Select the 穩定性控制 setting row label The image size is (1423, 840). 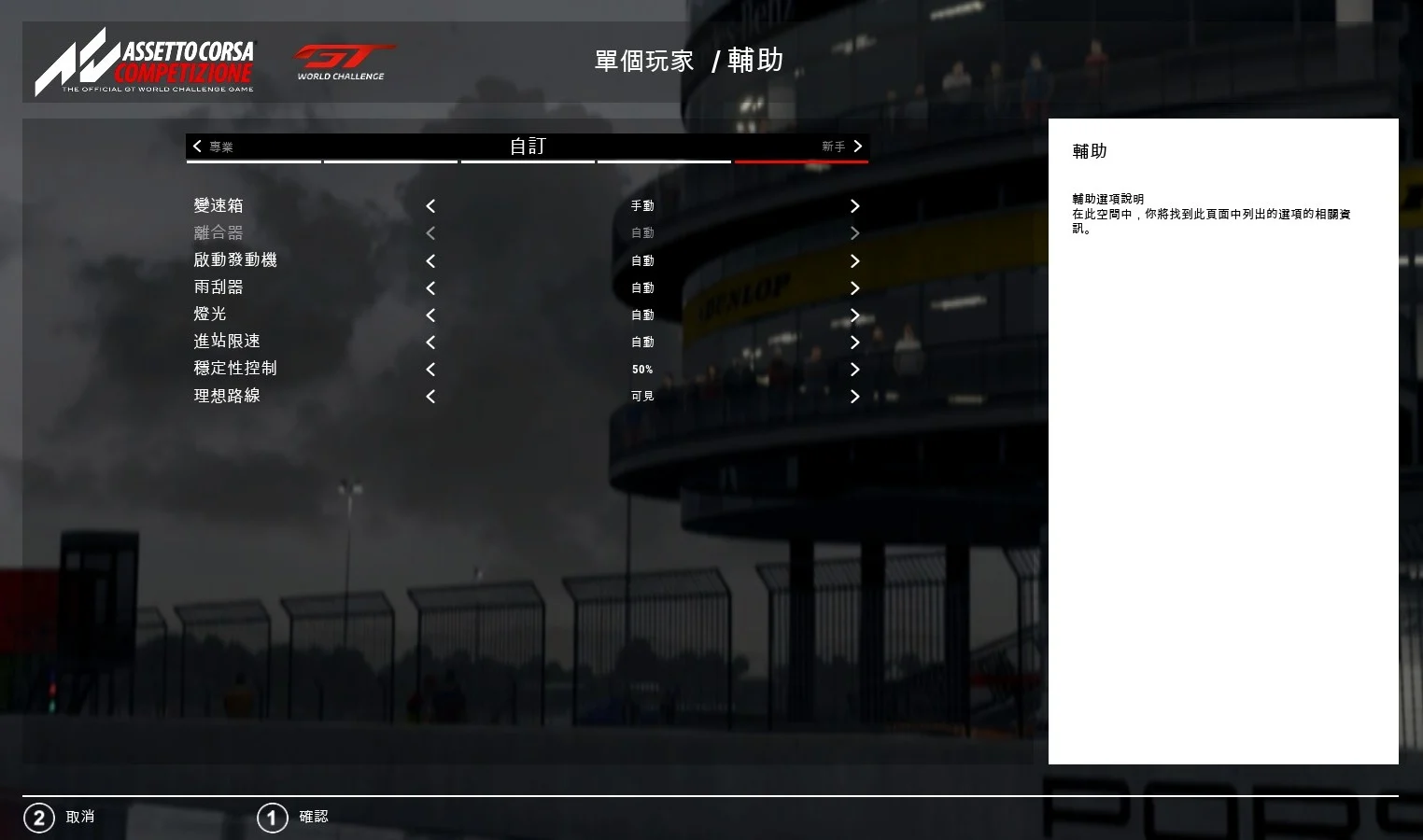coord(235,368)
